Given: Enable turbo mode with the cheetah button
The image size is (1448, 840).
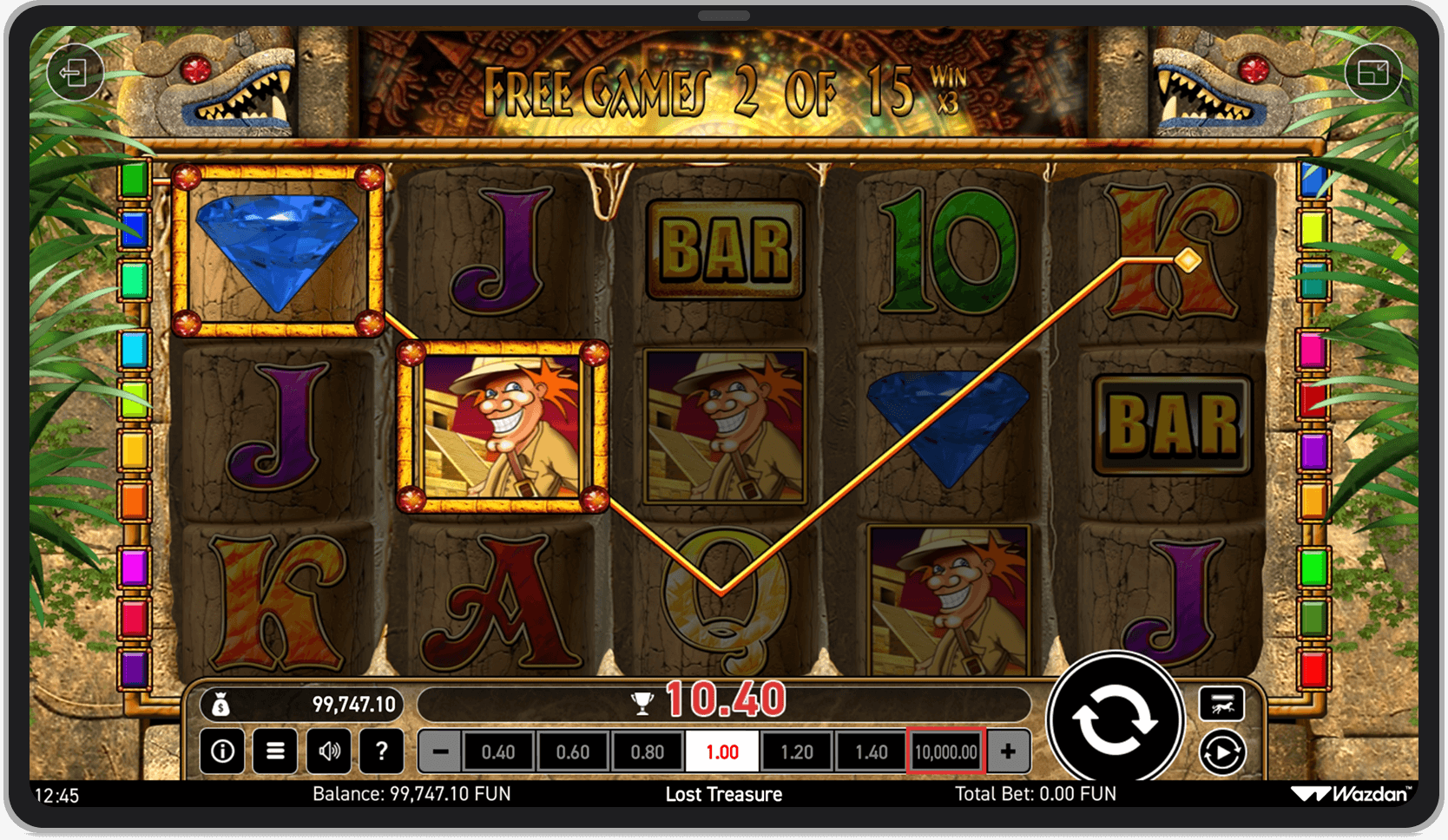Looking at the screenshot, I should click(x=1222, y=703).
